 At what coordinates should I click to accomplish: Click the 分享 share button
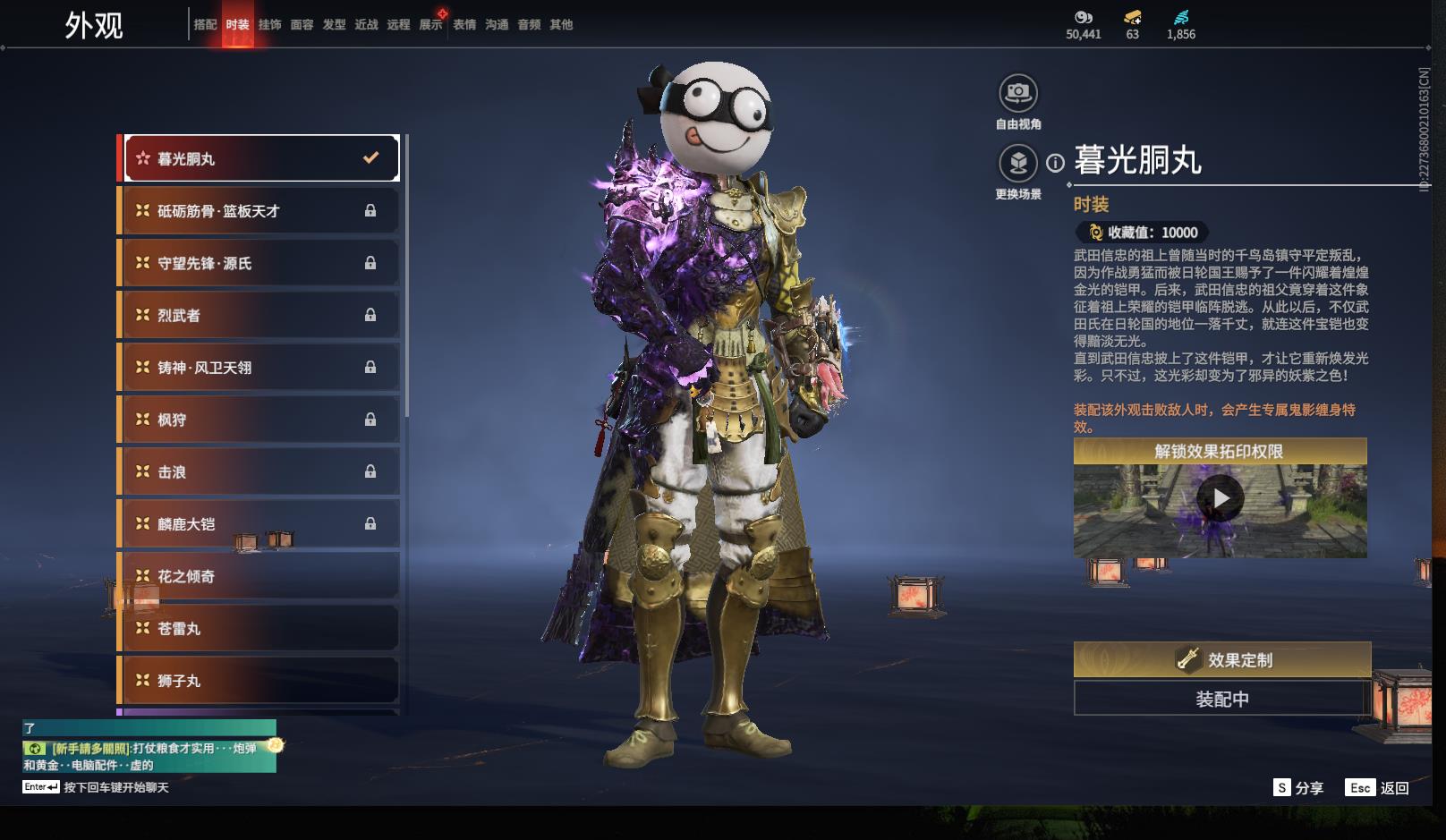point(1298,787)
